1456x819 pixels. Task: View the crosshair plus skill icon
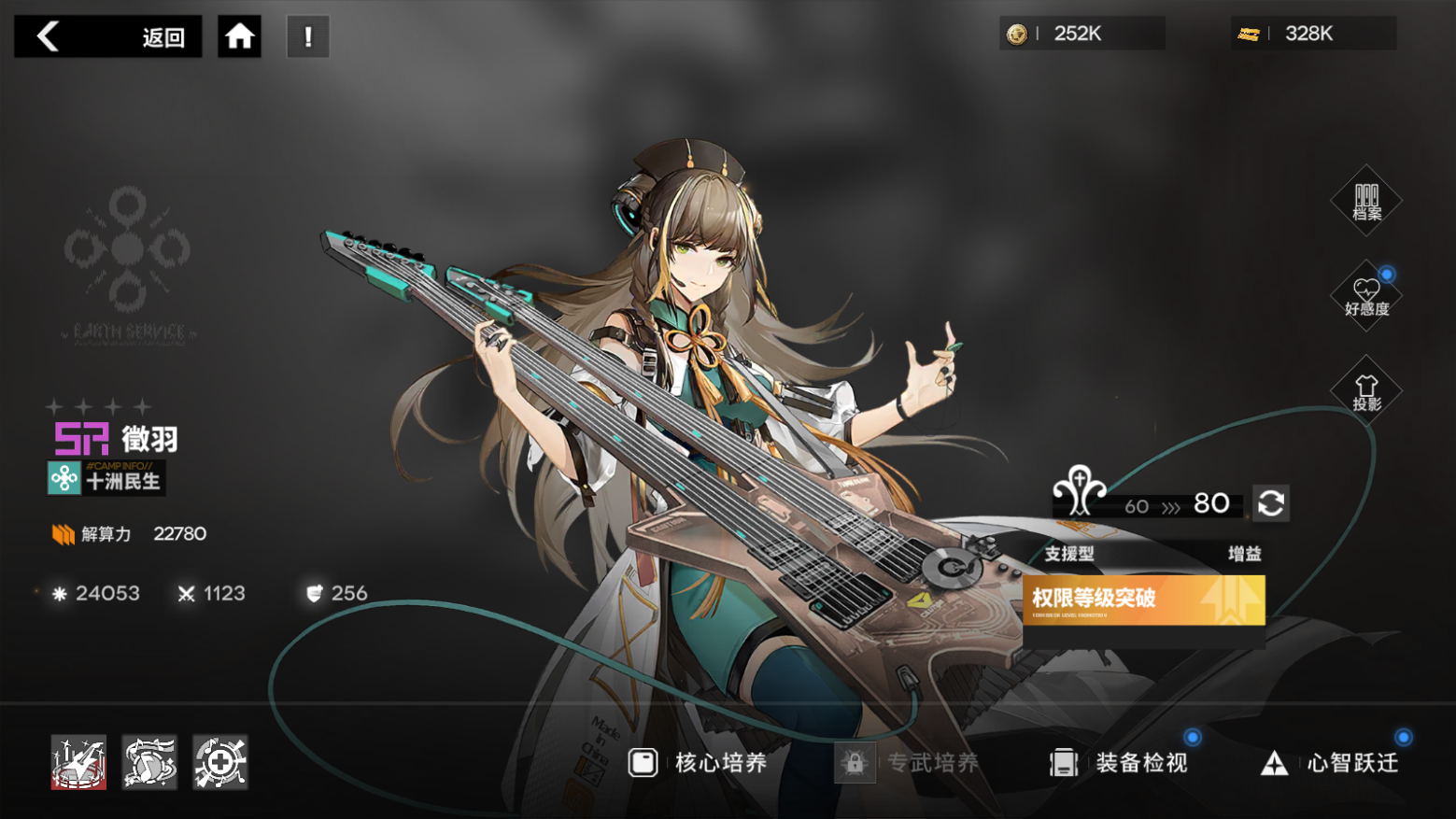tap(220, 762)
